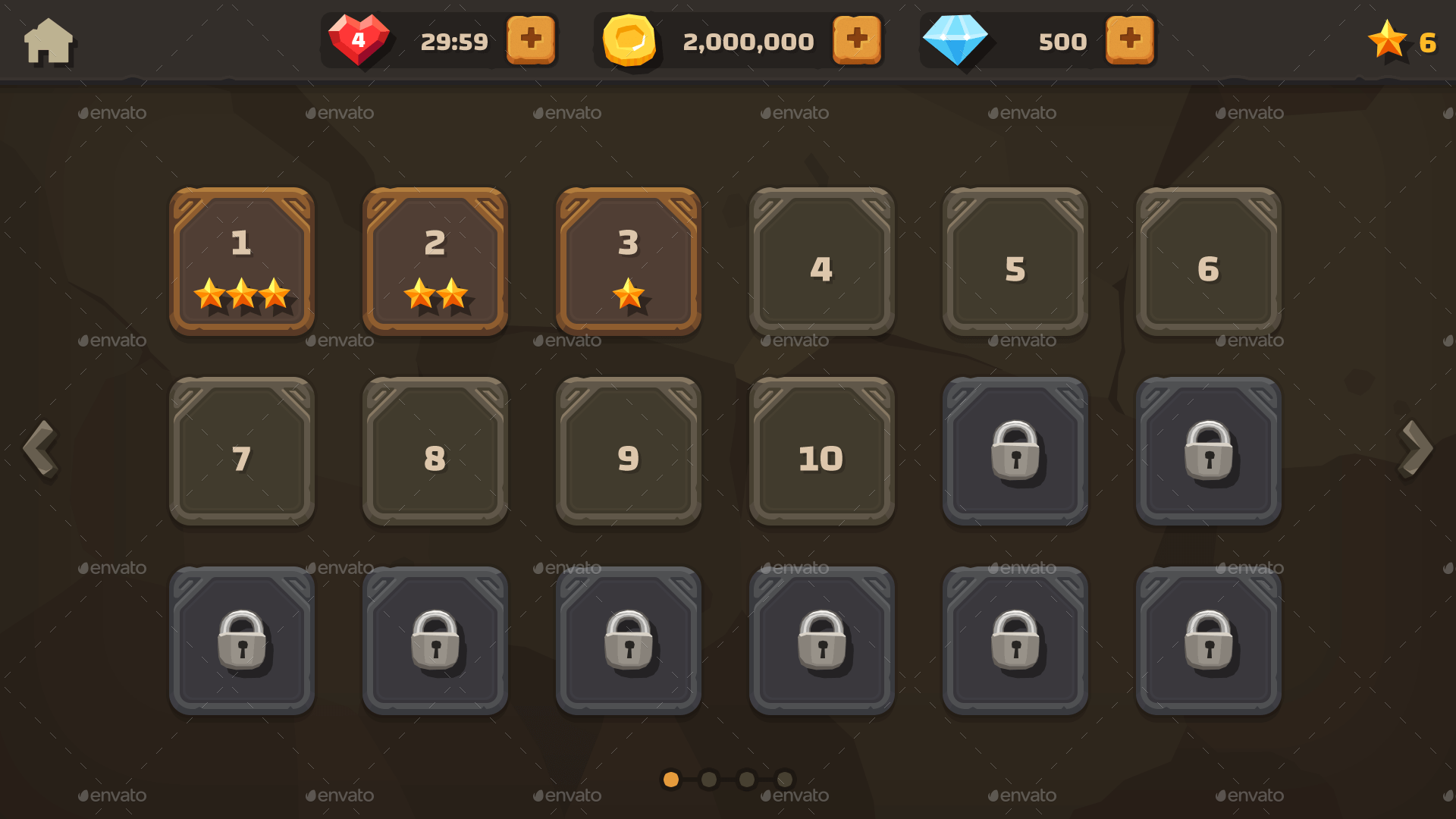This screenshot has width=1456, height=819.
Task: Click the 29:59 lives timer display
Action: click(x=455, y=42)
